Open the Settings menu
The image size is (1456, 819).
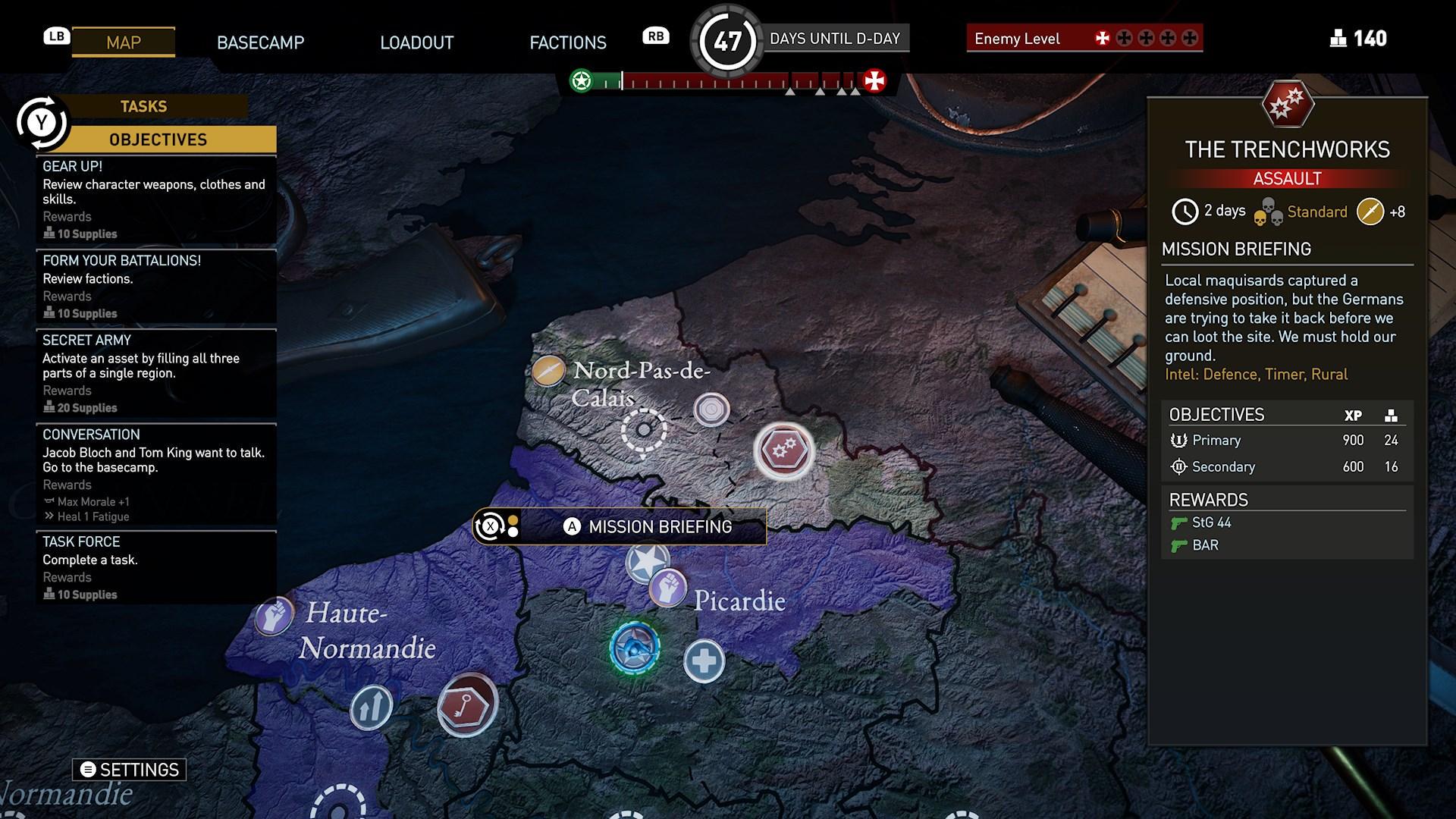127,770
